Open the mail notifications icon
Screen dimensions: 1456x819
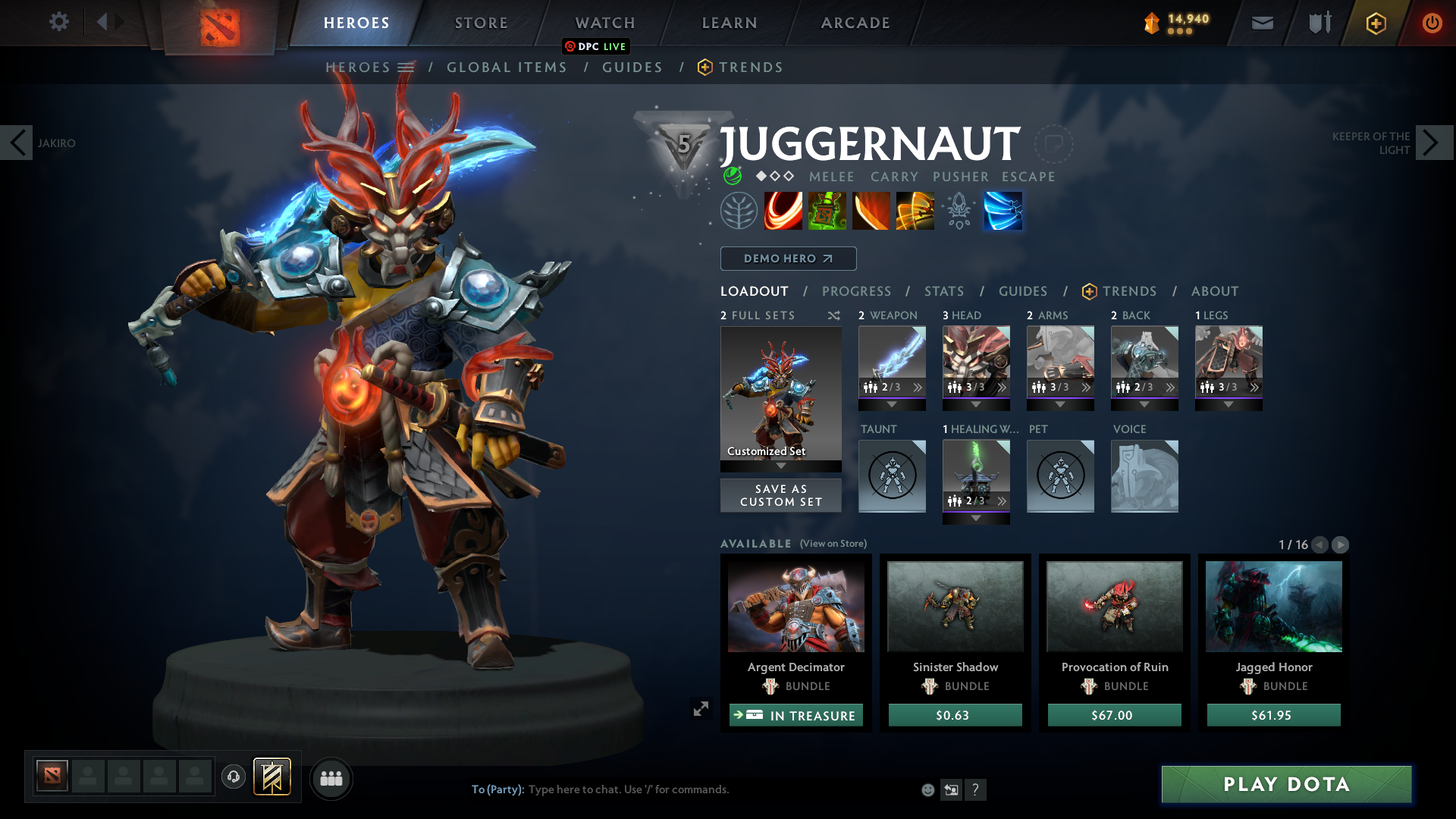point(1261,23)
